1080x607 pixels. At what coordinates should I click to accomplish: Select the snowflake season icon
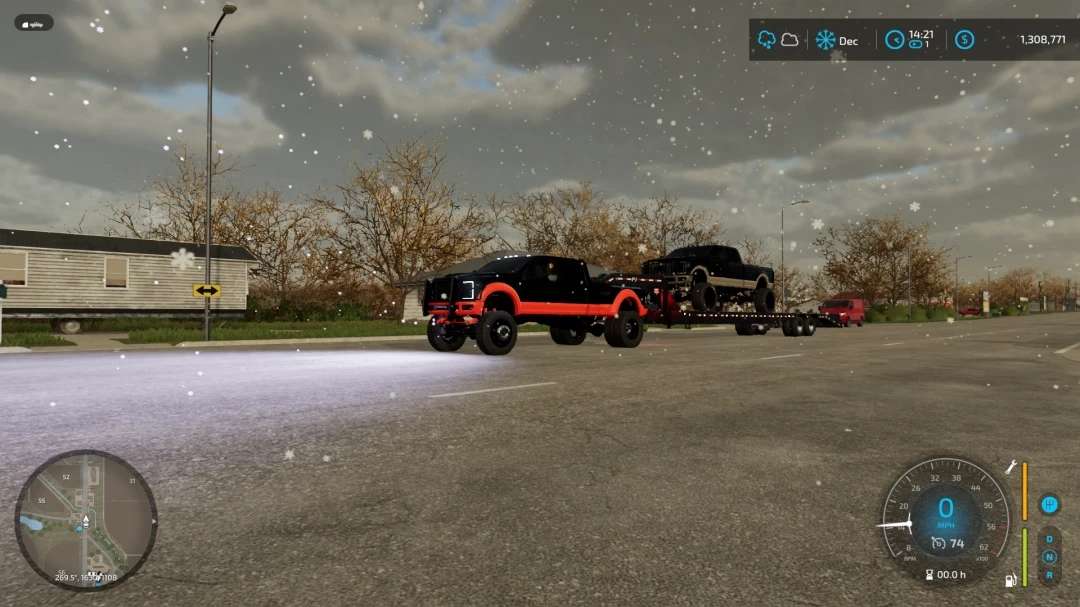coord(825,40)
